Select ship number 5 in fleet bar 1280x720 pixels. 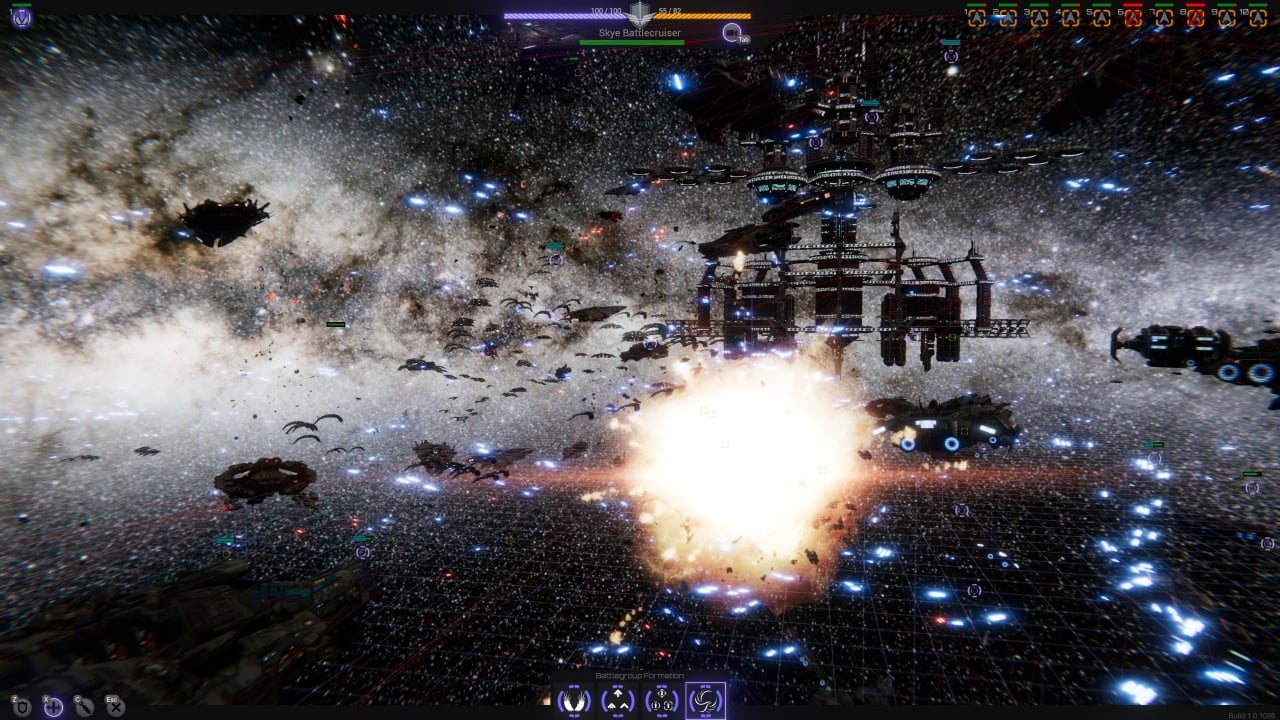coord(1101,17)
